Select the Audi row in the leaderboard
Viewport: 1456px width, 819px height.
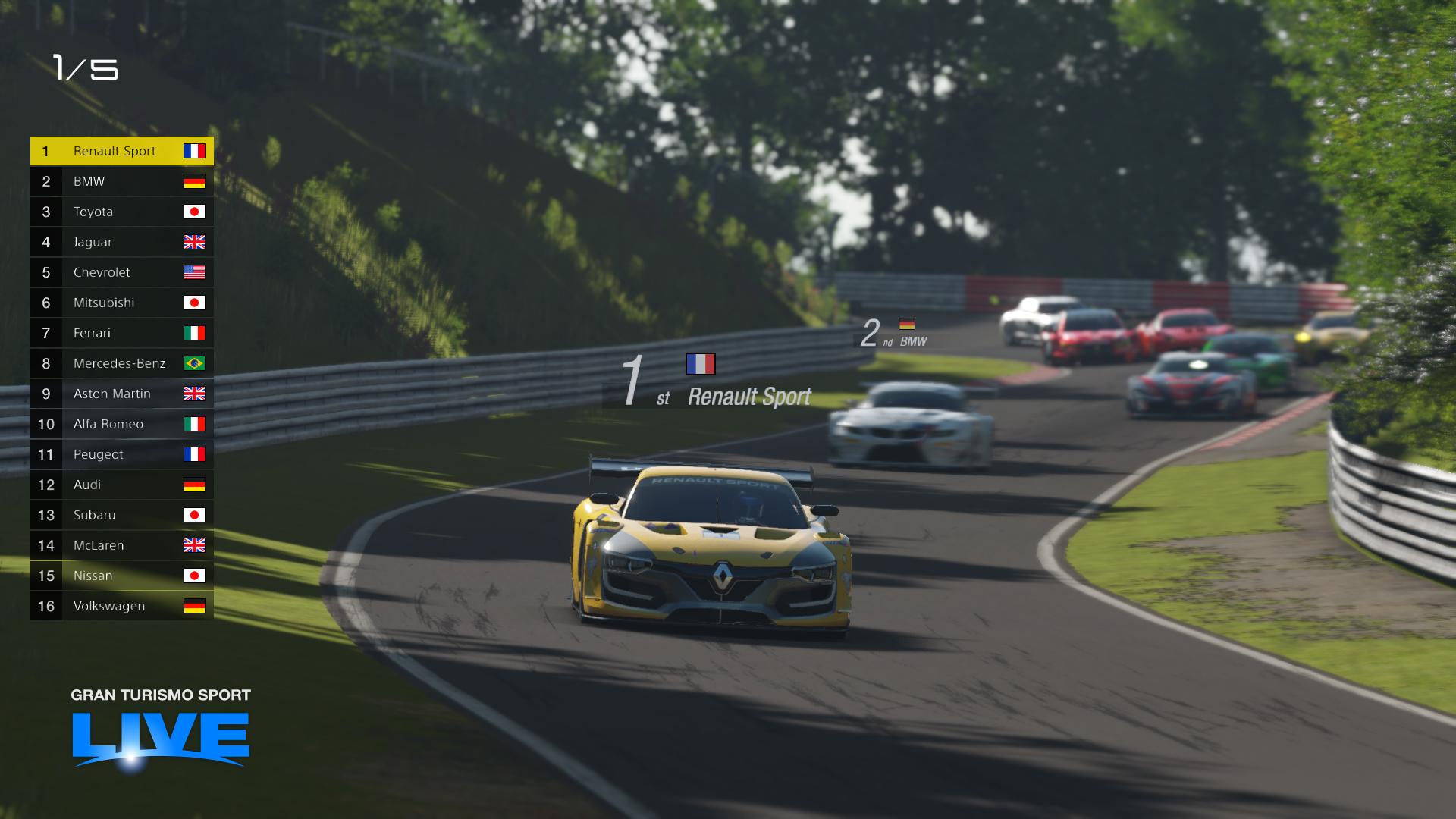[121, 485]
